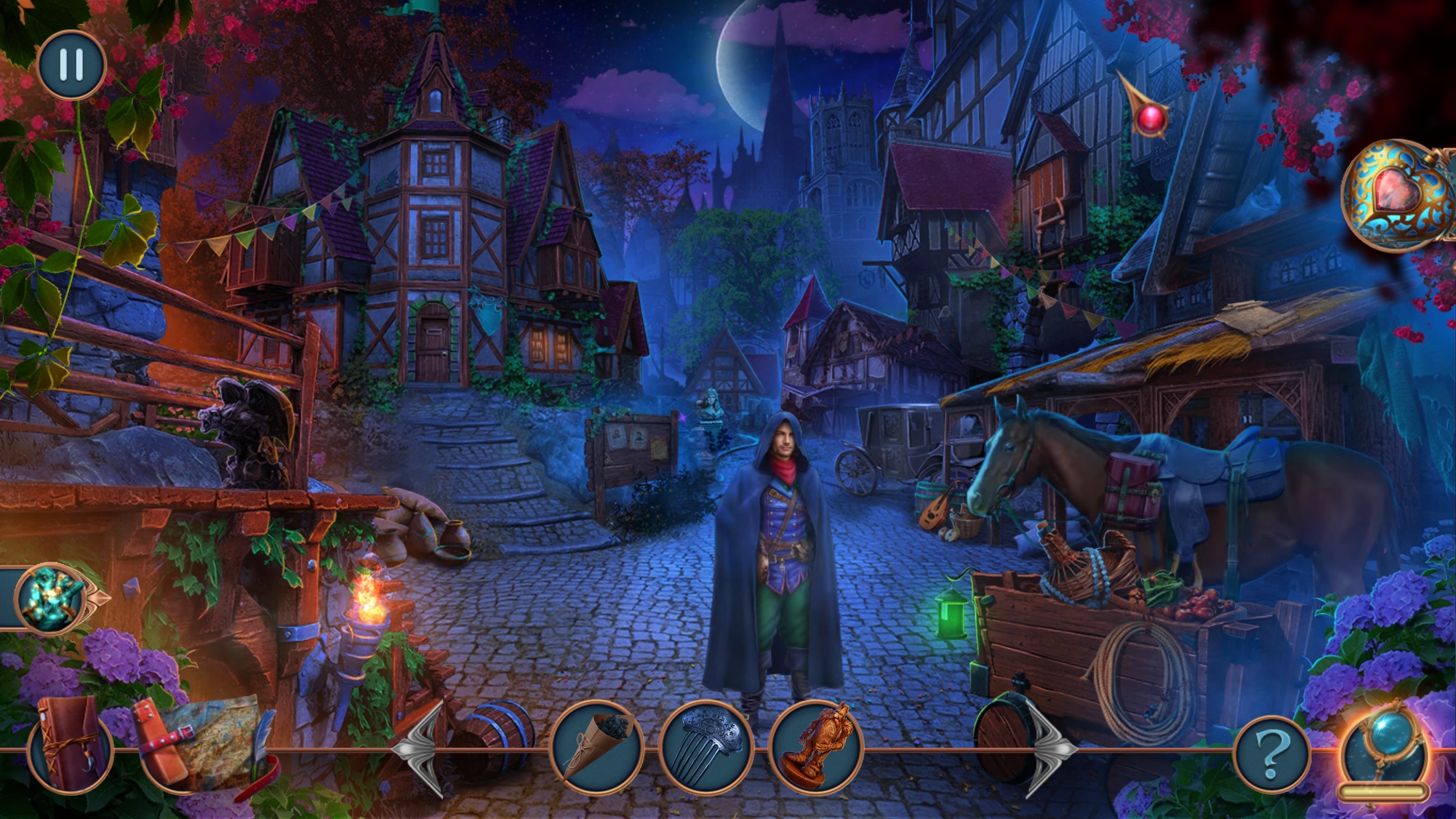1456x819 pixels.
Task: Pause the game with the pause button
Action: click(x=72, y=64)
